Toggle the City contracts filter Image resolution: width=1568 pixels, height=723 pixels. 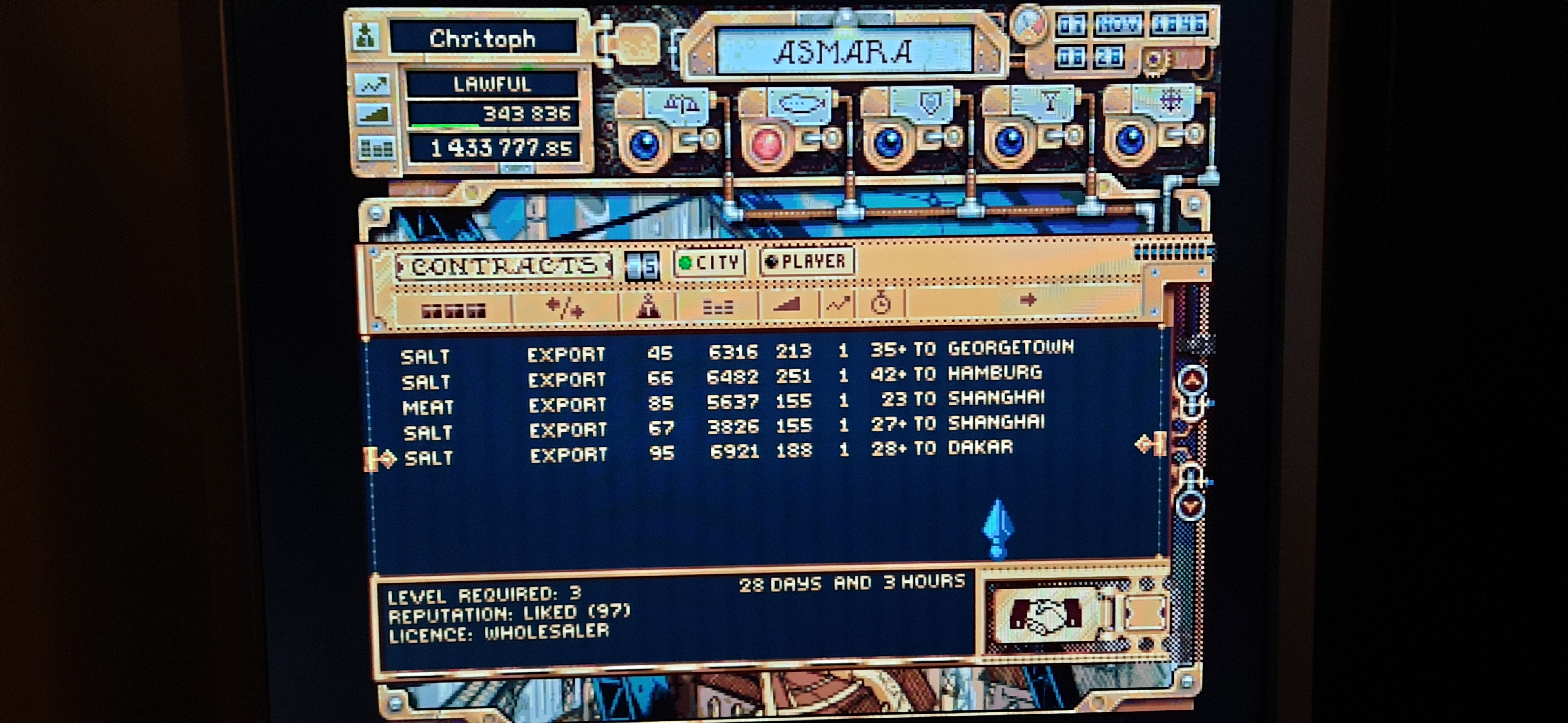coord(710,263)
